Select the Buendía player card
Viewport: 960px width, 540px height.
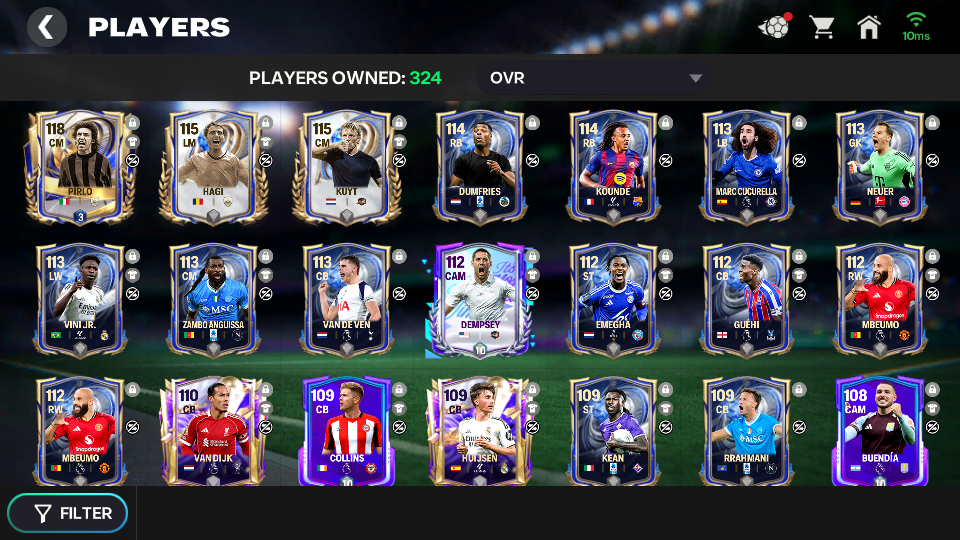tap(880, 432)
